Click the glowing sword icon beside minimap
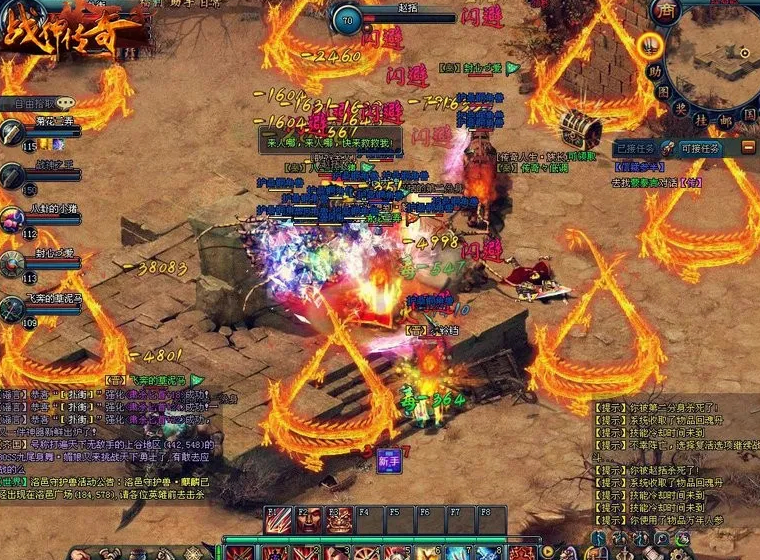The height and width of the screenshot is (560, 760). (x=651, y=44)
